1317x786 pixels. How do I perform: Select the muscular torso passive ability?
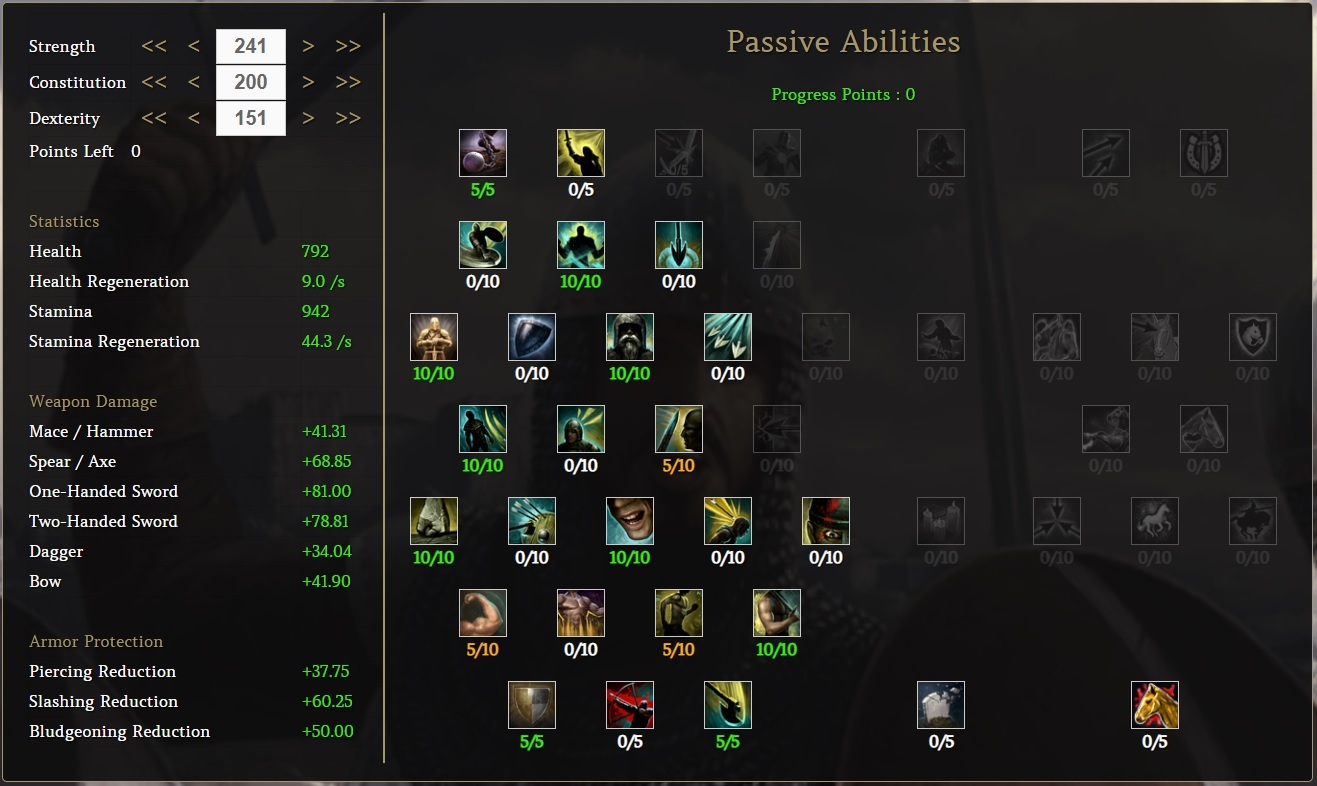click(581, 613)
